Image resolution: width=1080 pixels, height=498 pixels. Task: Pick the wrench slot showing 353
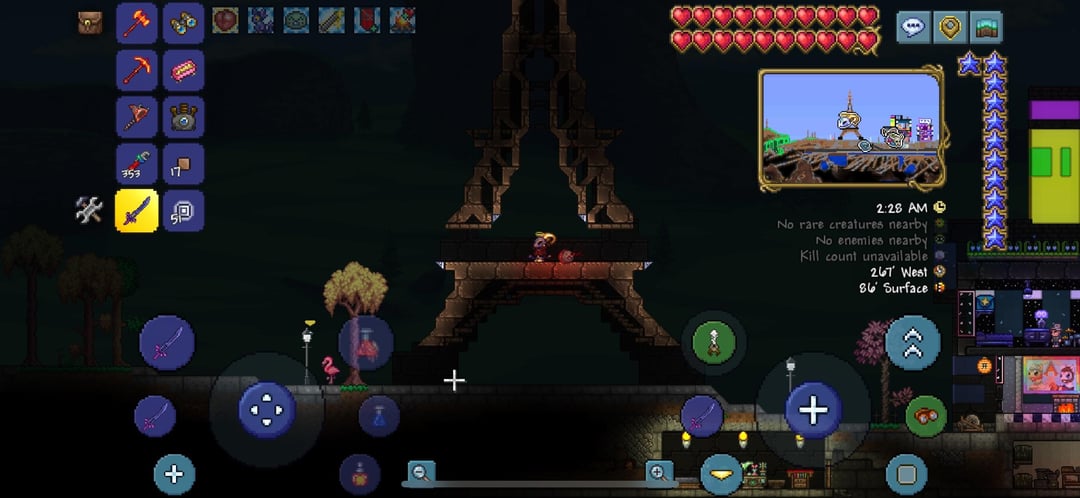tap(136, 163)
